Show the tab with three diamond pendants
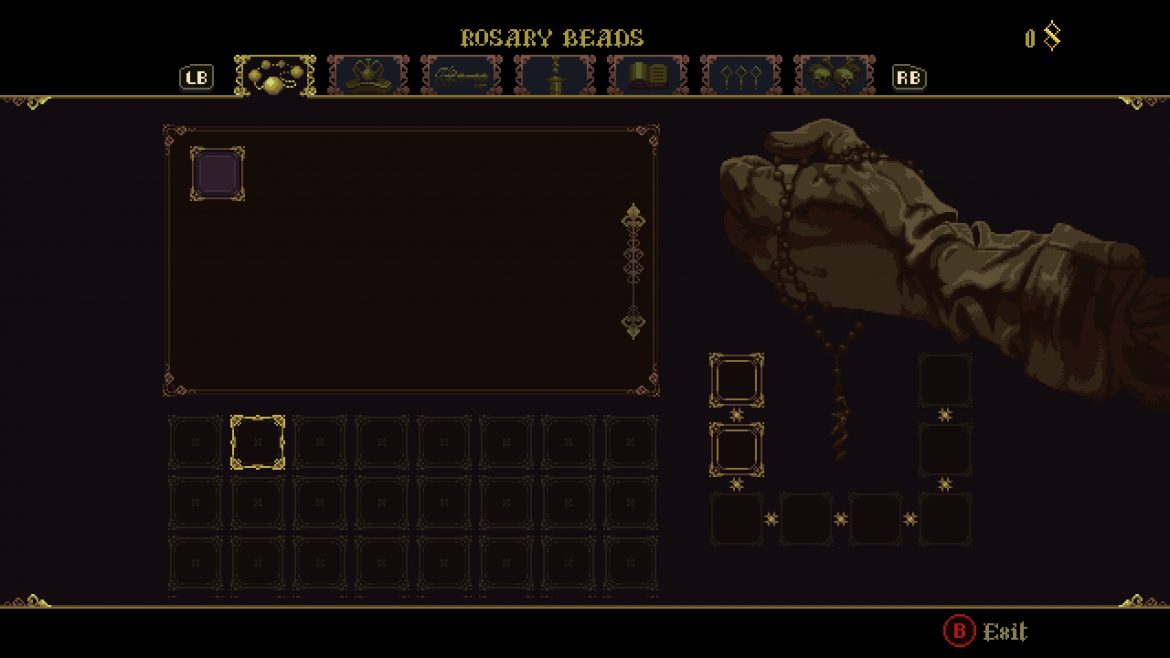 tap(740, 76)
